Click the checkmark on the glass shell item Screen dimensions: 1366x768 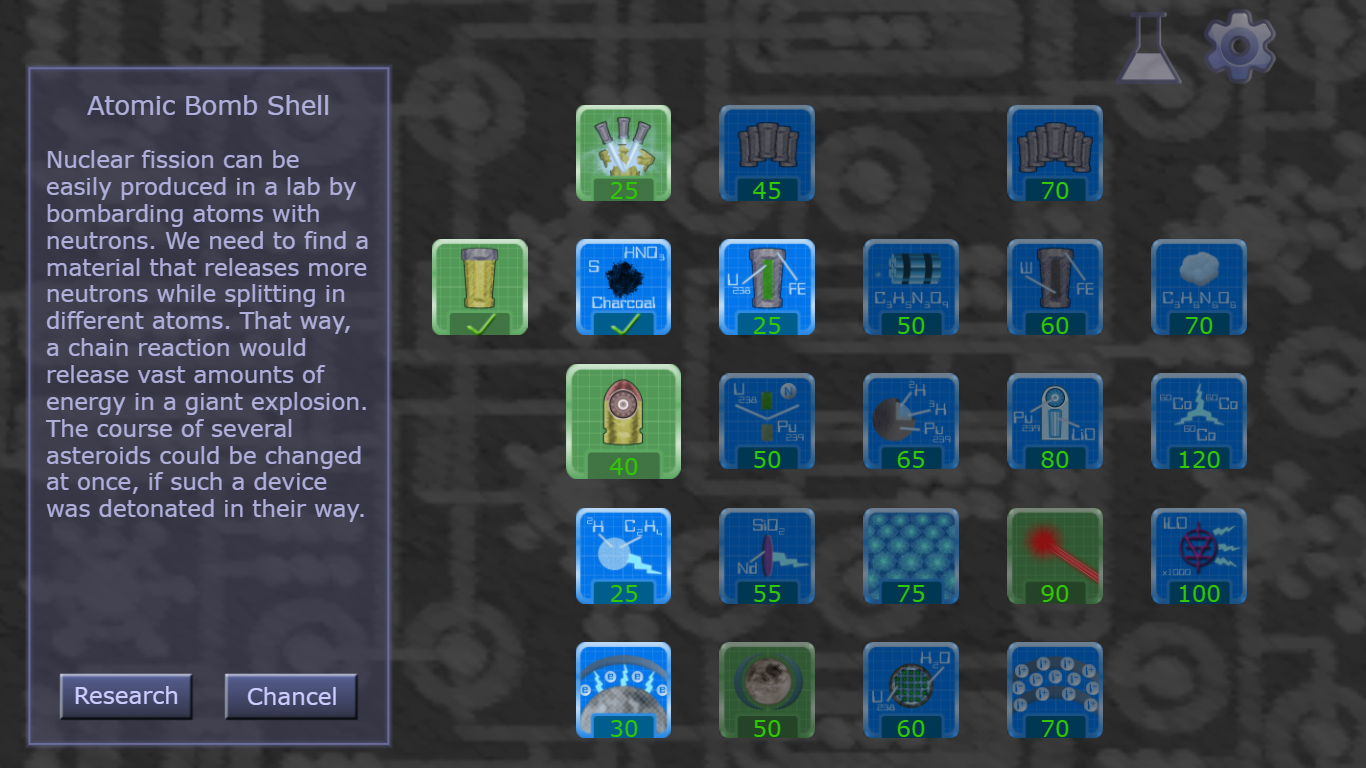pos(479,322)
